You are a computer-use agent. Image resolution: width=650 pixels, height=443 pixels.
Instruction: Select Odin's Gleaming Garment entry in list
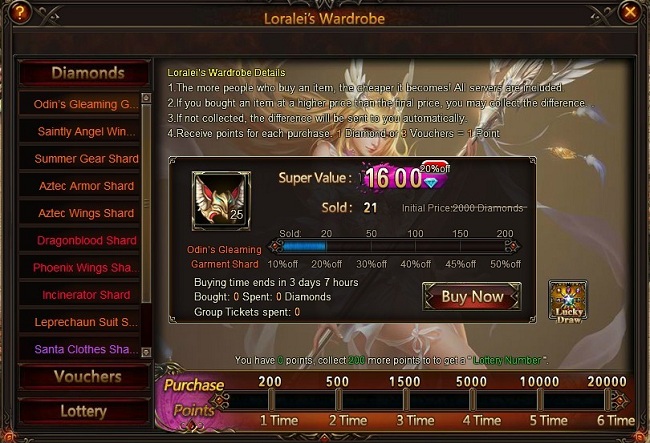coord(85,104)
